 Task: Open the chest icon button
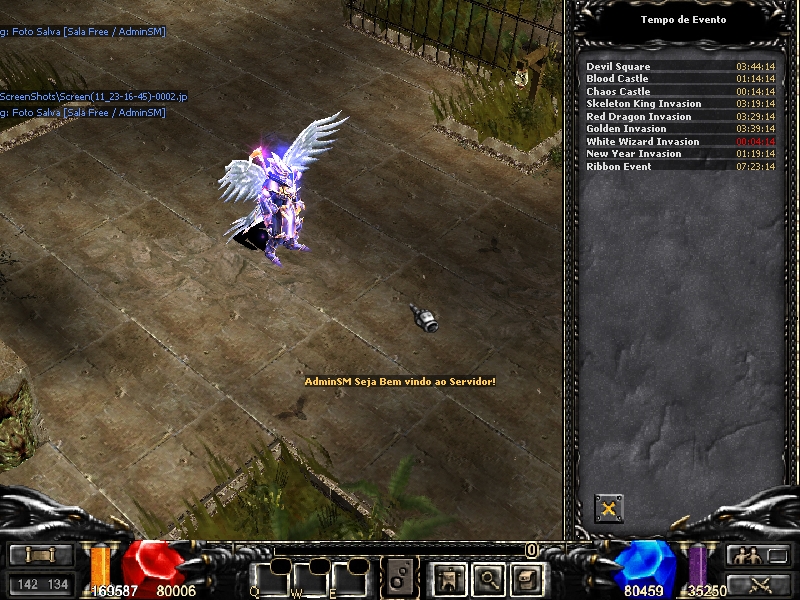pos(527,577)
